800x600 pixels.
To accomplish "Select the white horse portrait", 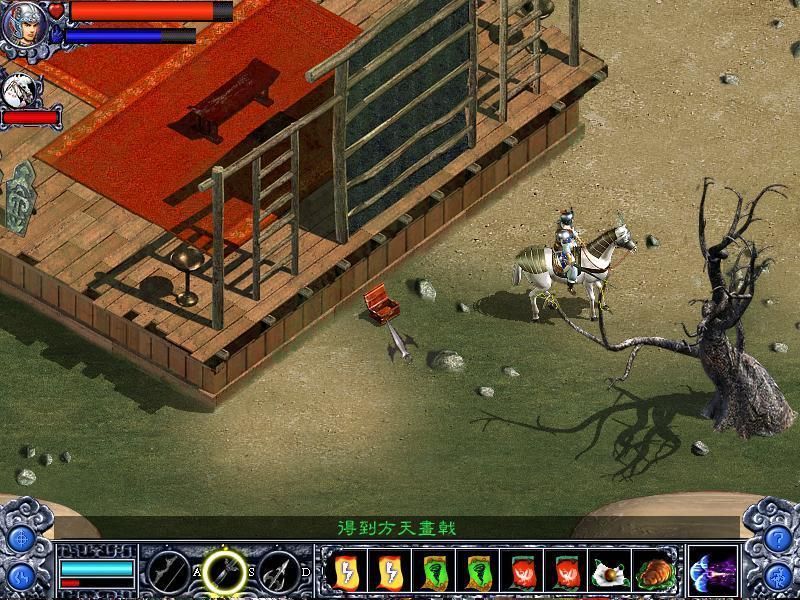I will [19, 92].
